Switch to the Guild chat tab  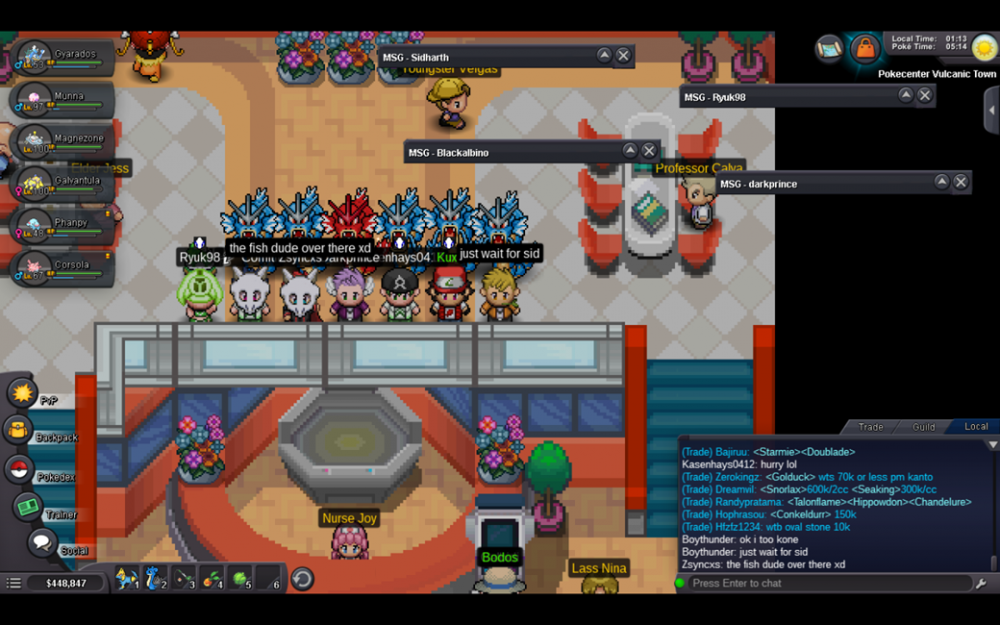[x=923, y=427]
